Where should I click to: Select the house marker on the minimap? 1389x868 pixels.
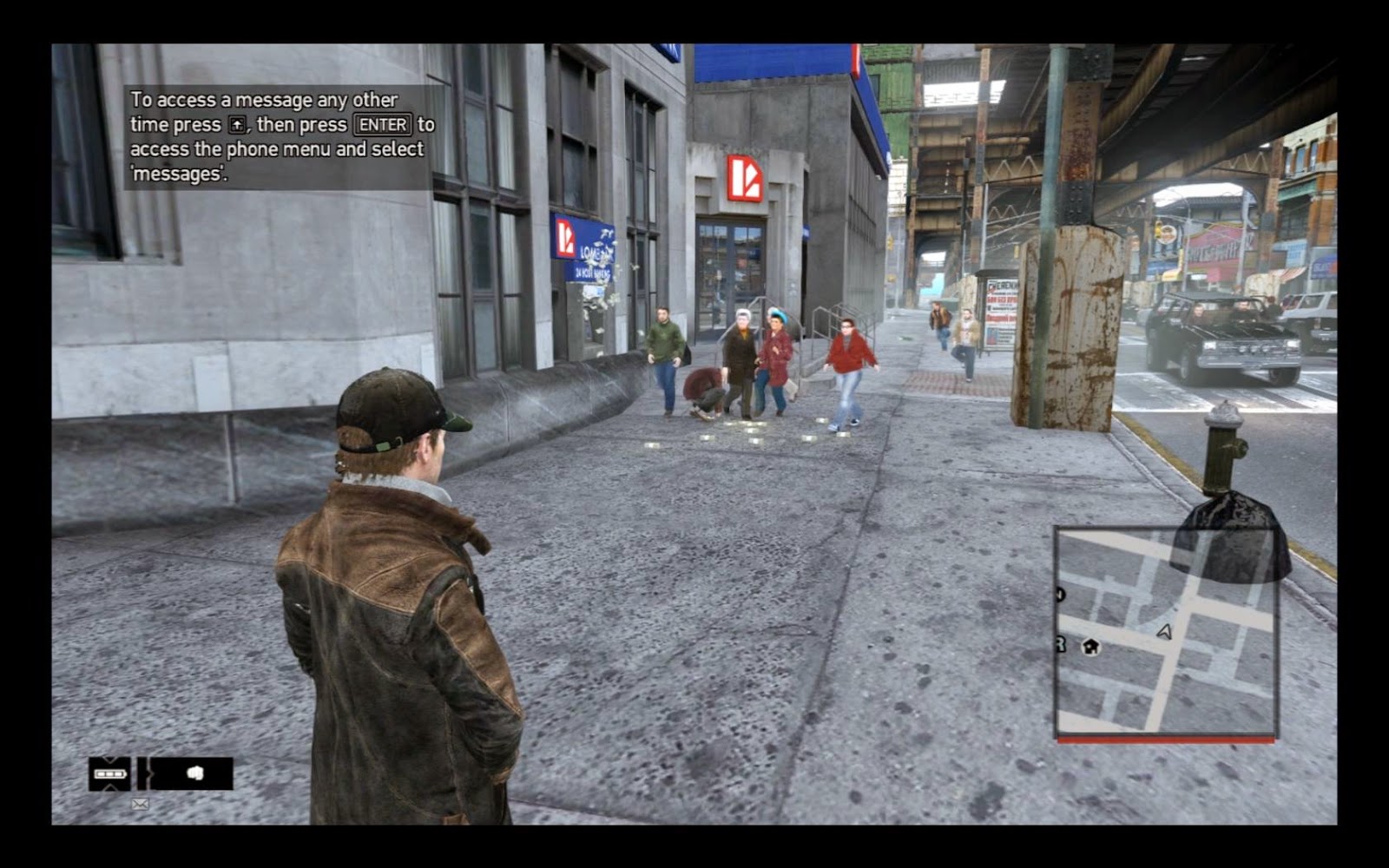(x=1091, y=647)
